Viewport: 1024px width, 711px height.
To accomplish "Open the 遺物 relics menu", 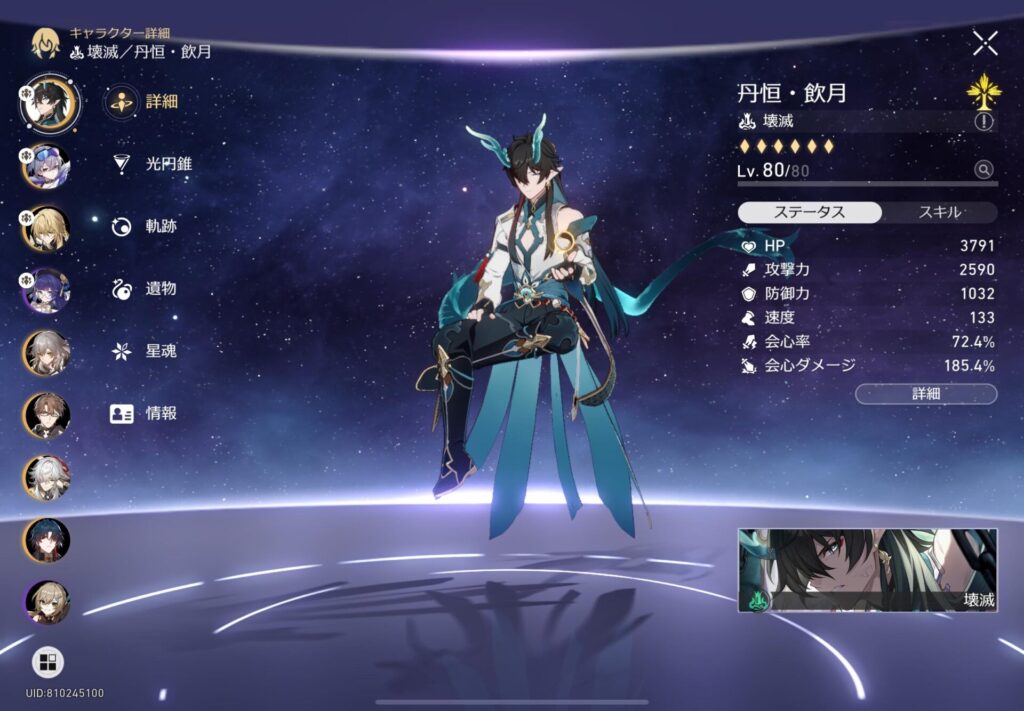I will 146,289.
